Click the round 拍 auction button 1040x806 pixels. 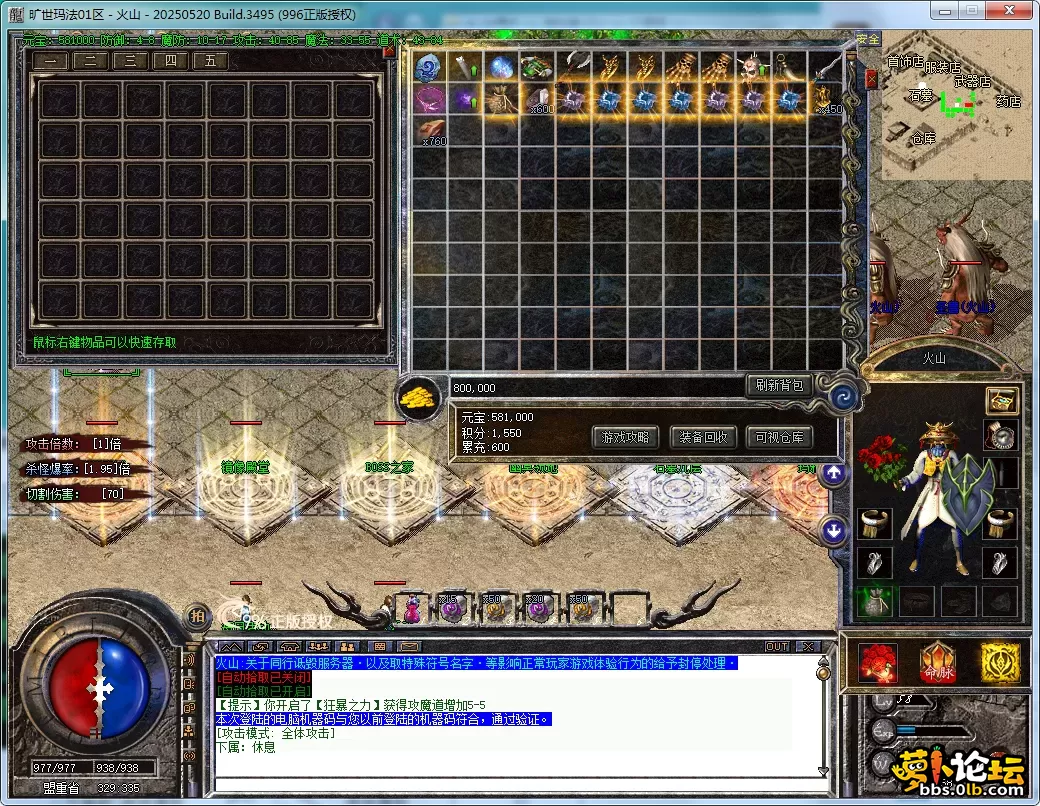tap(197, 616)
